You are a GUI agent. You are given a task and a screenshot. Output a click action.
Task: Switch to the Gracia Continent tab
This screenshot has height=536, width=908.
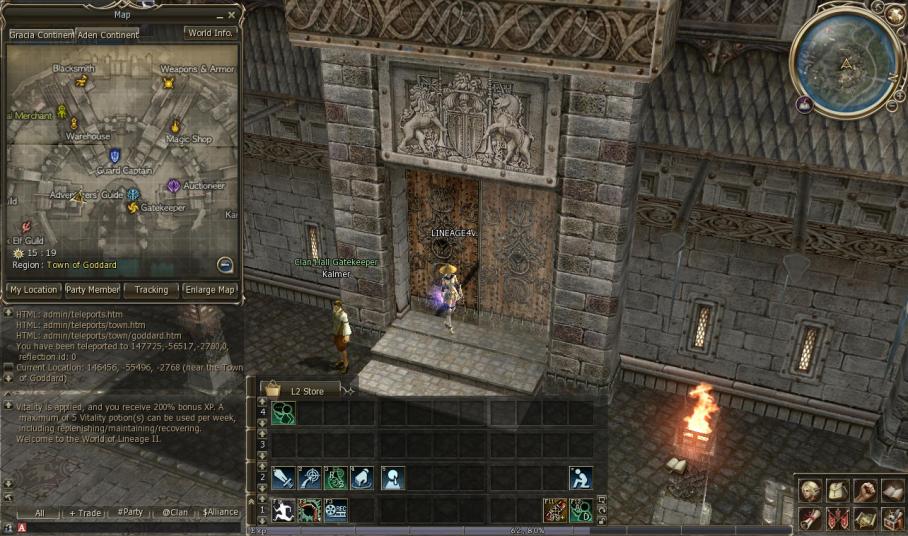pos(41,35)
